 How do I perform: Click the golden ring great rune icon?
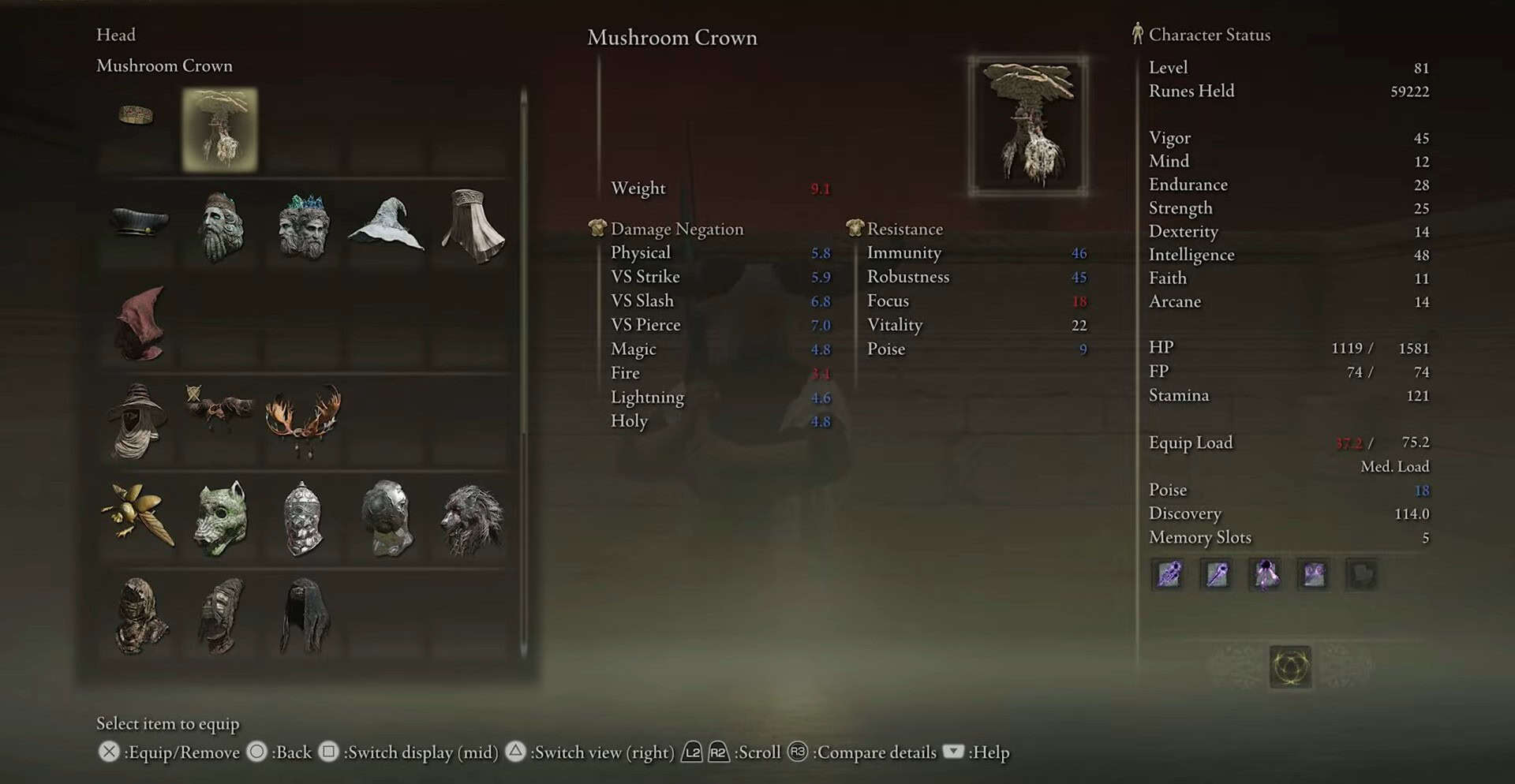(1290, 667)
